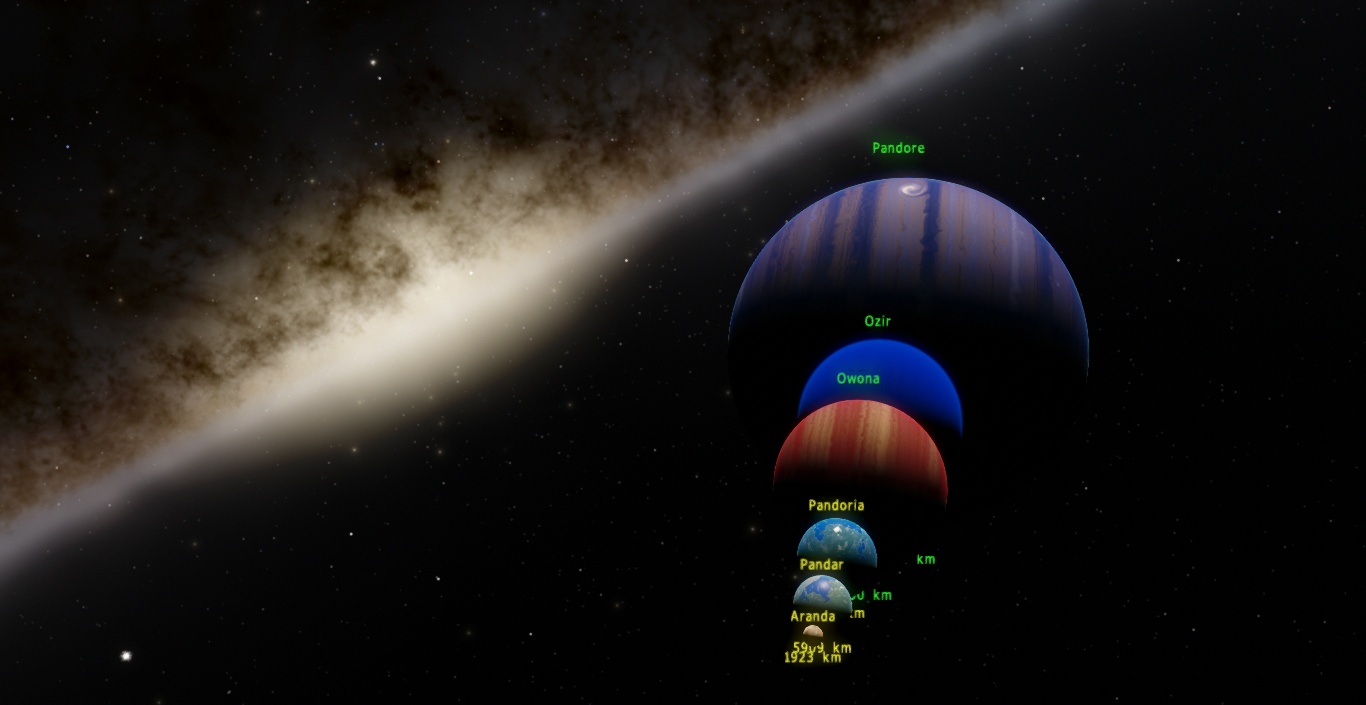This screenshot has height=705, width=1366.
Task: Click the Pandoria name label
Action: pyautogui.click(x=836, y=506)
